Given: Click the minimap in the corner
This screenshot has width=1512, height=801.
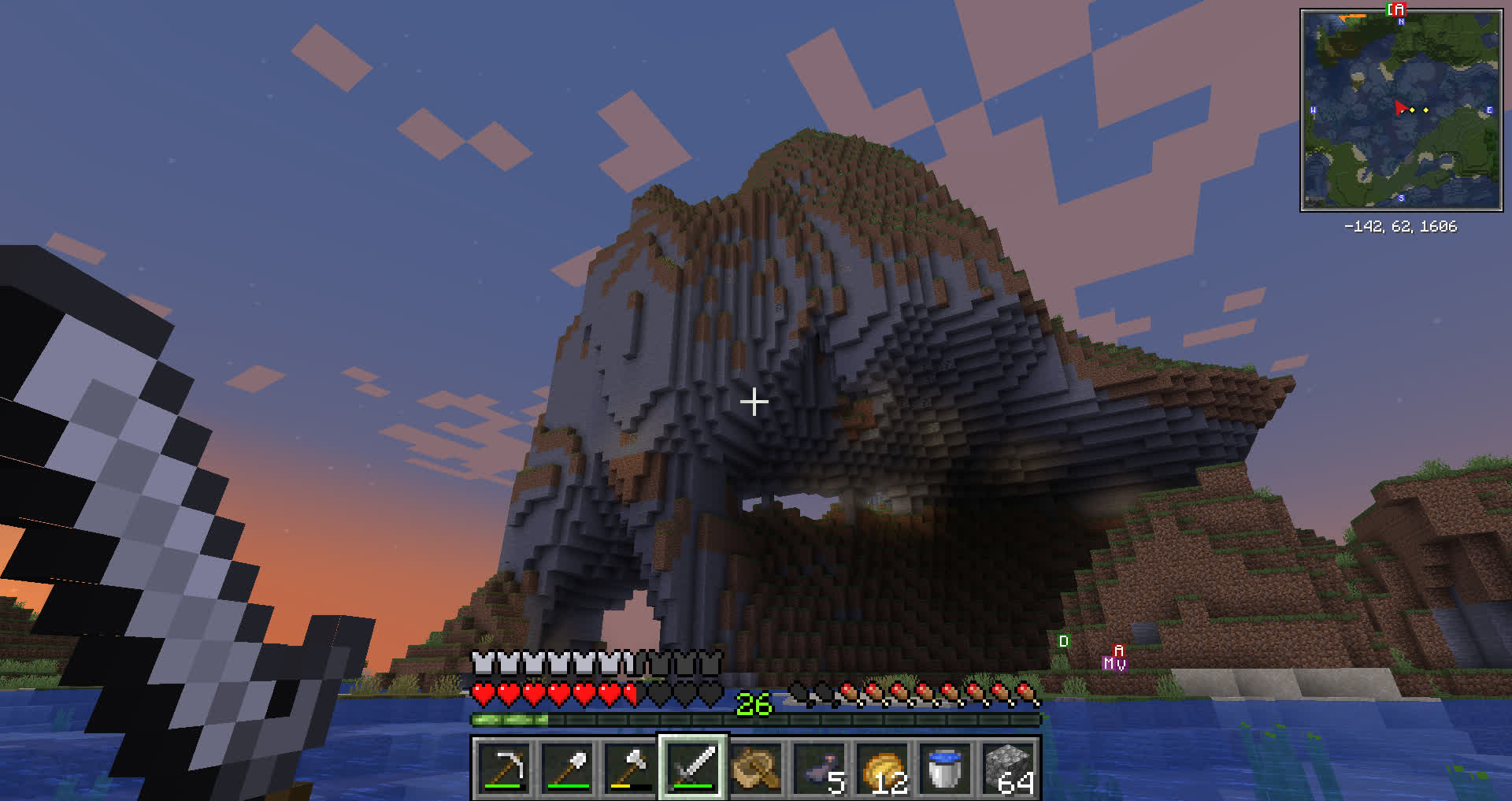Looking at the screenshot, I should (1401, 110).
